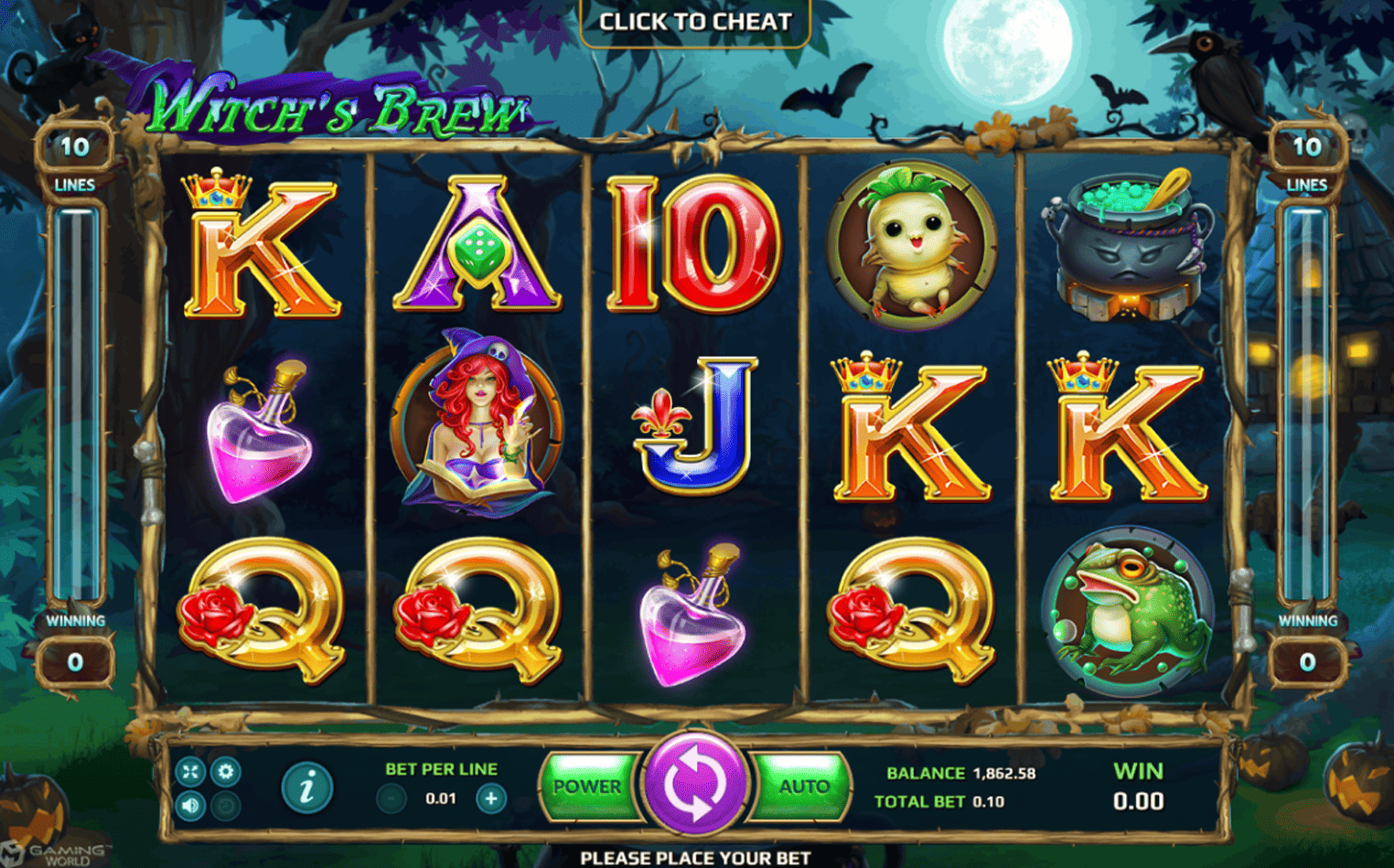This screenshot has width=1394, height=868.
Task: Open the info paytable button
Action: 306,787
